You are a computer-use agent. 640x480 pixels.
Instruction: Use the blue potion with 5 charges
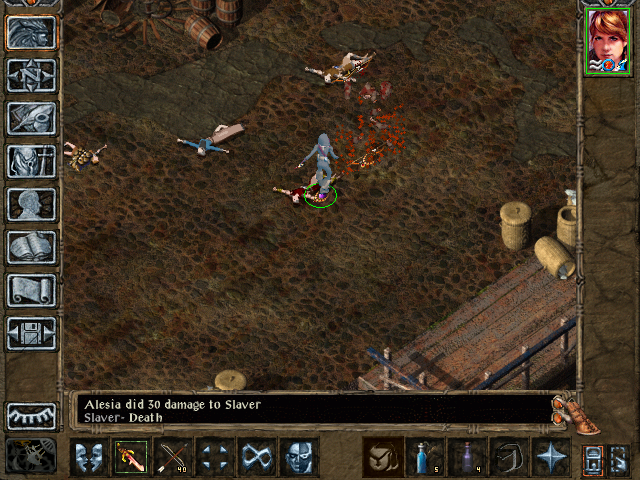[x=426, y=457]
